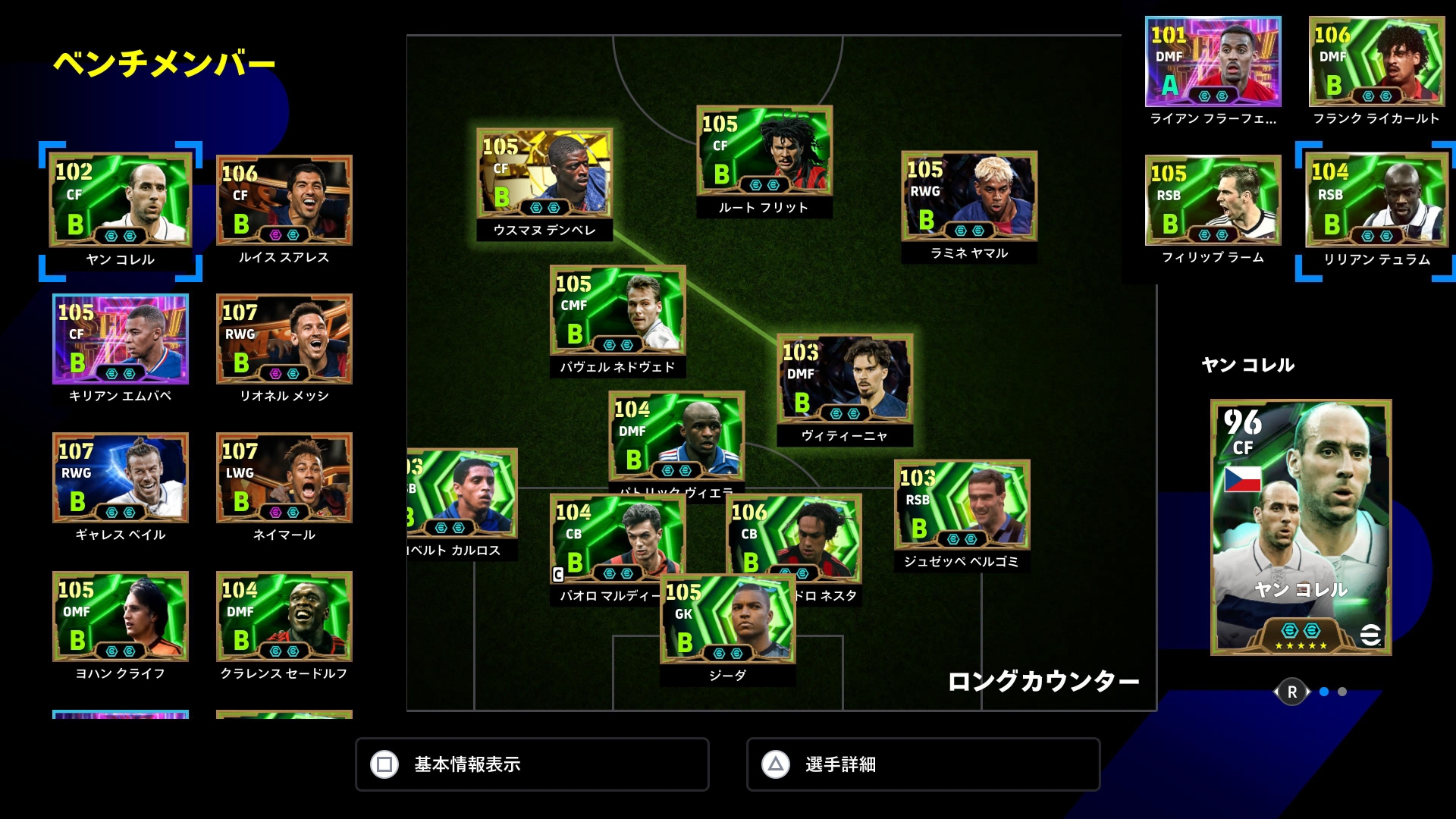Select the Neymar bench card

pos(284,478)
